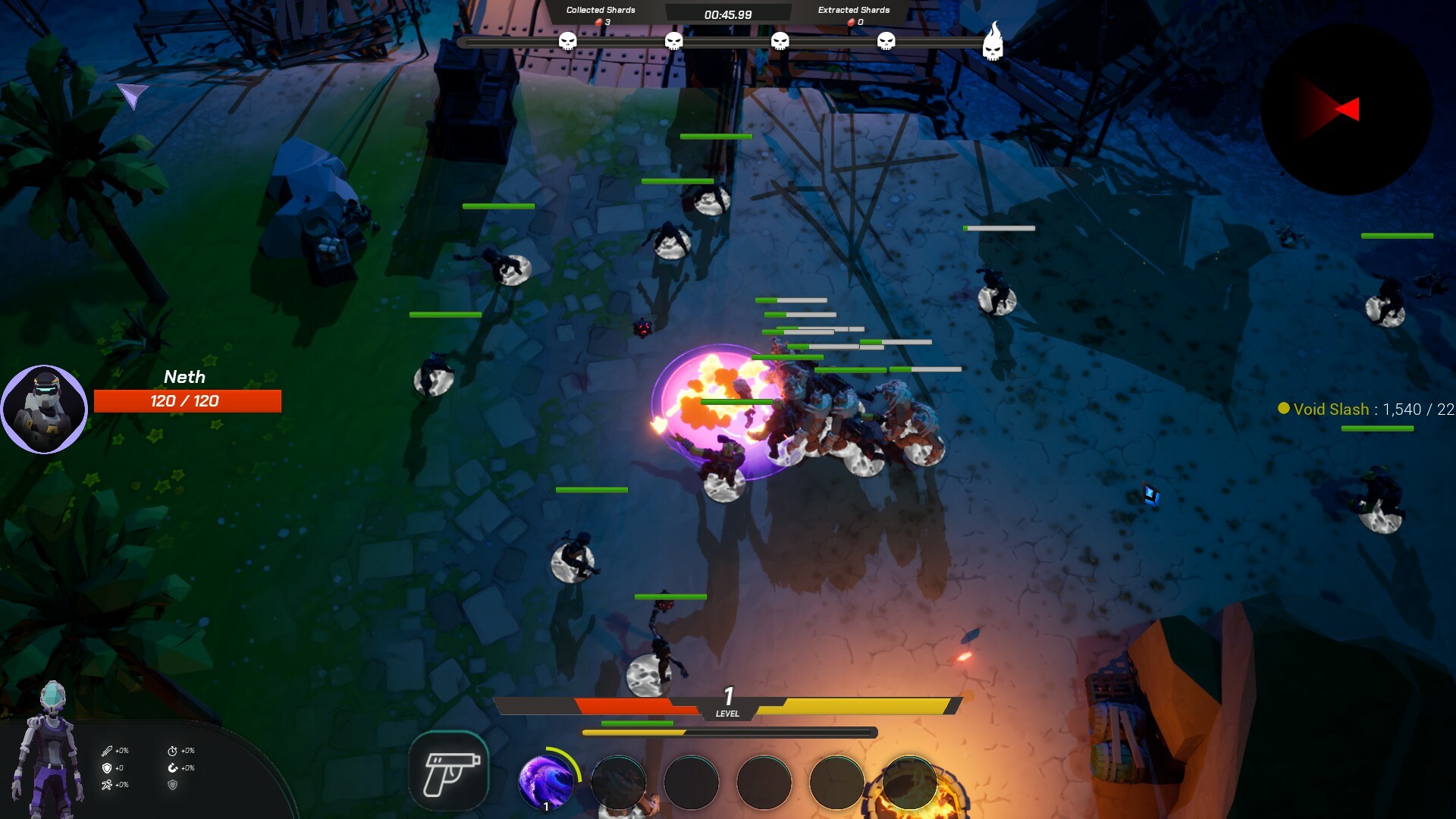Select the LEVEL 1 indicator
The width and height of the screenshot is (1456, 819).
pyautogui.click(x=726, y=704)
